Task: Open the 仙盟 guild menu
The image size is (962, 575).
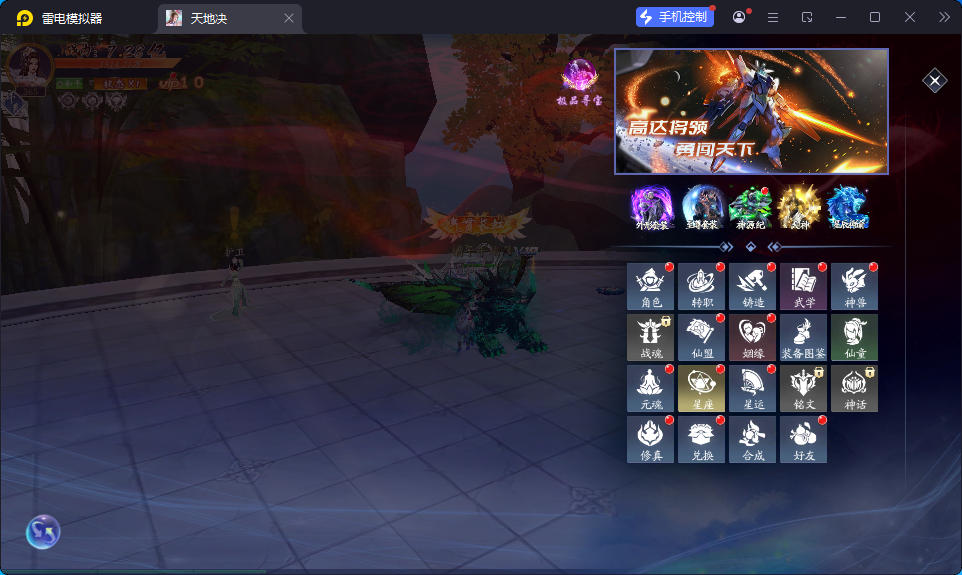Action: (702, 337)
